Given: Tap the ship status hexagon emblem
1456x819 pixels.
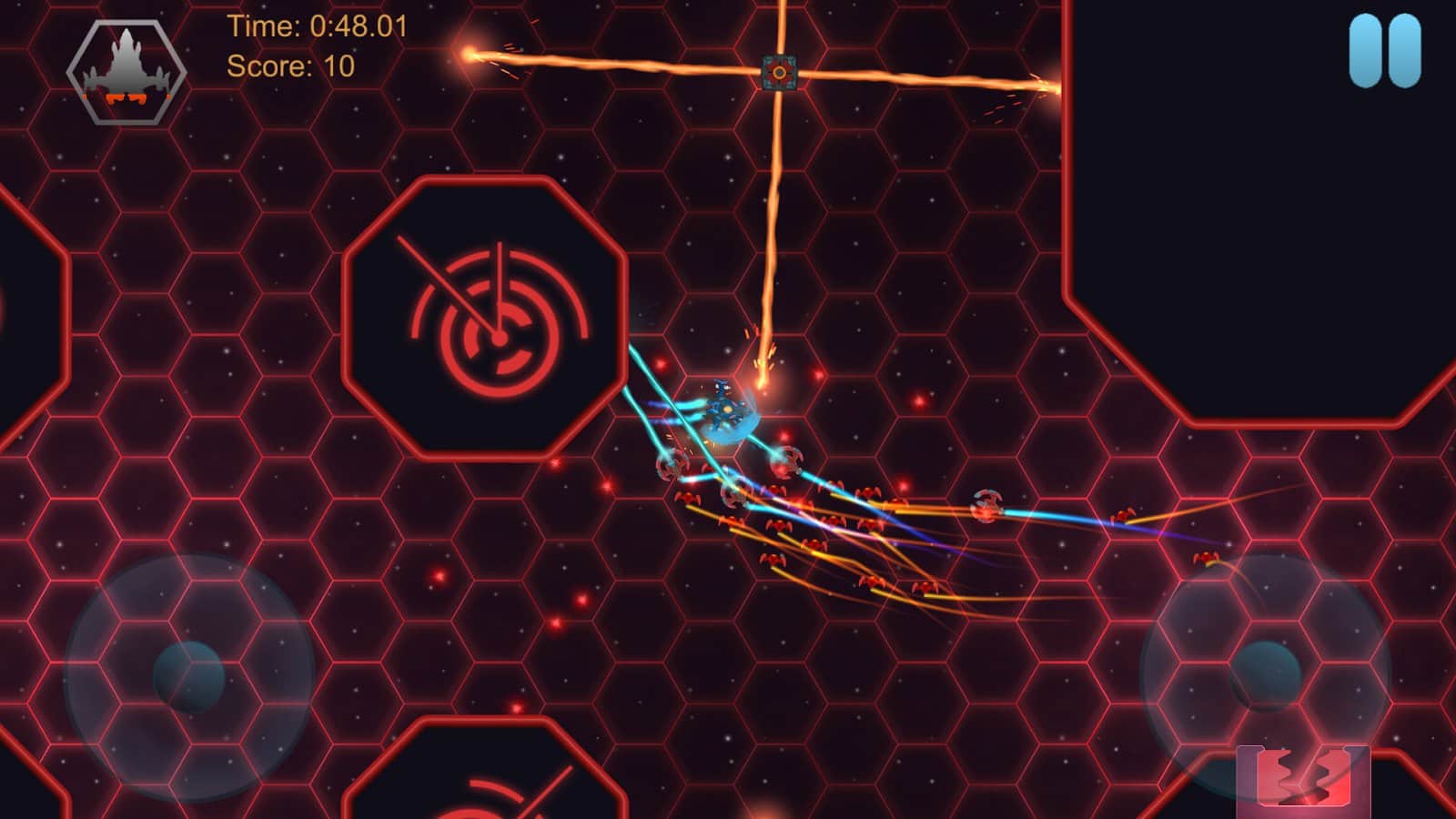Looking at the screenshot, I should 127,70.
